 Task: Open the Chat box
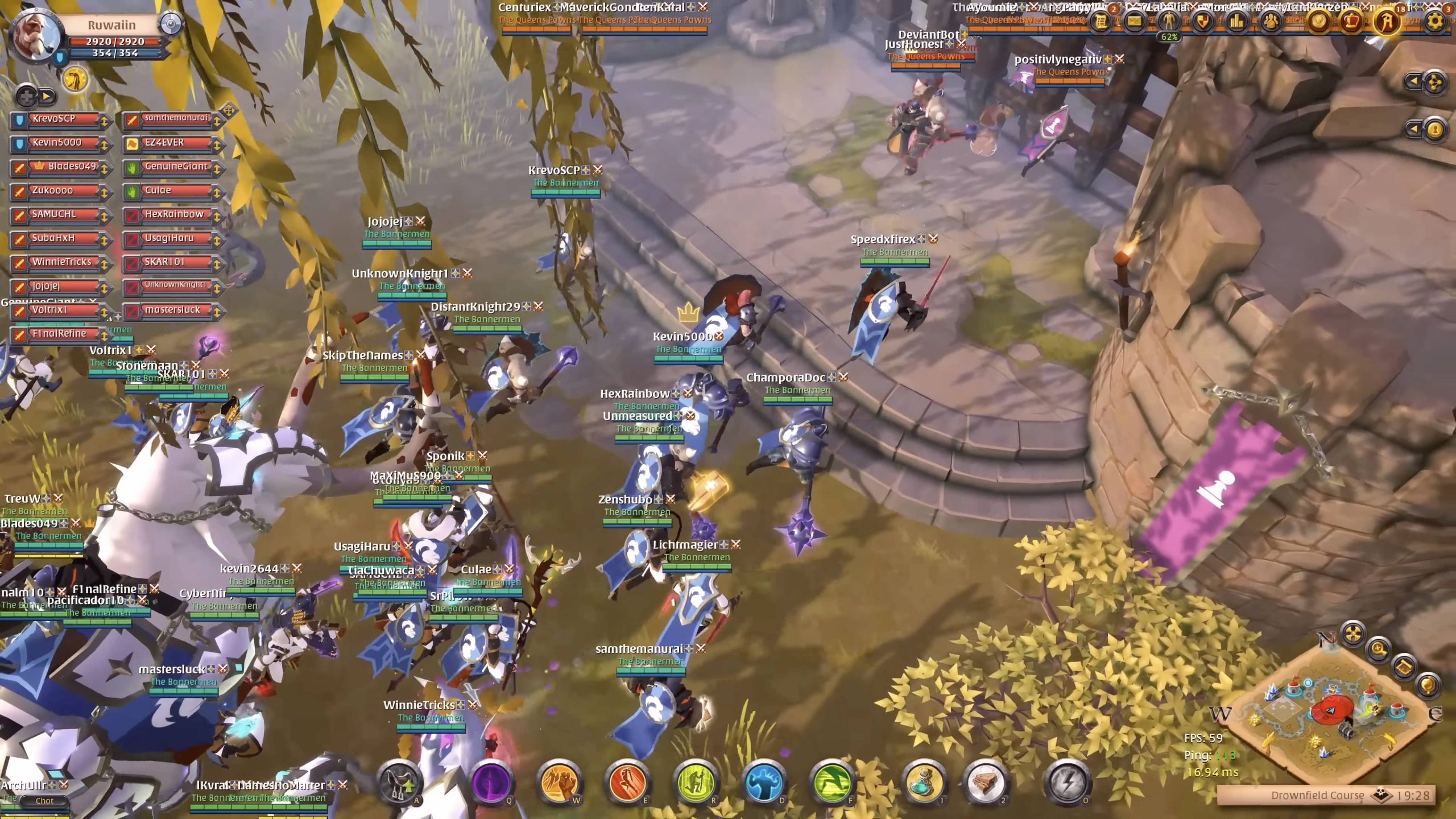pos(44,801)
